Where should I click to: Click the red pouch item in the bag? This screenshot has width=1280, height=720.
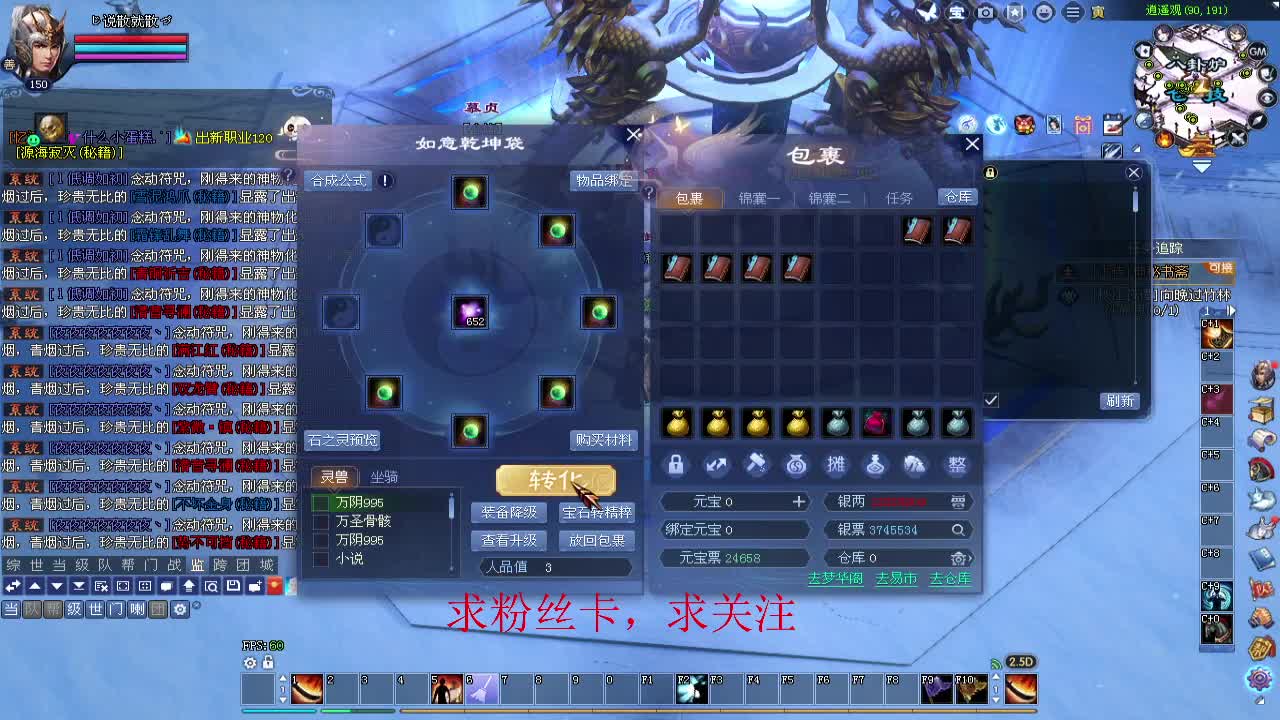[x=877, y=424]
